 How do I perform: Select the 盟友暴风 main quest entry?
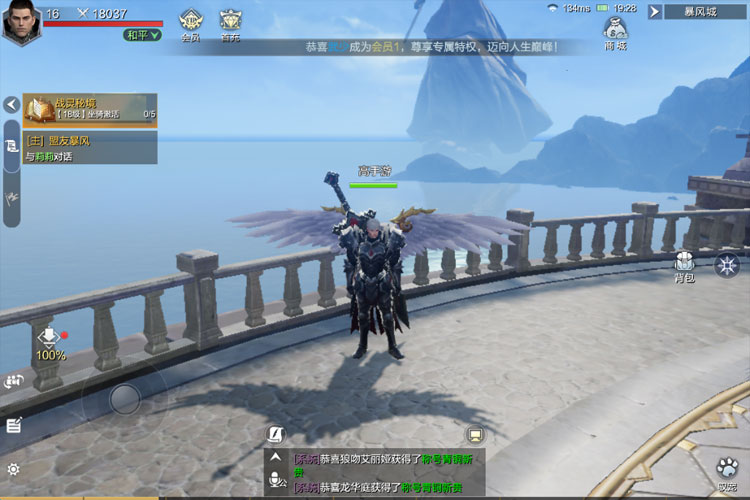click(90, 148)
